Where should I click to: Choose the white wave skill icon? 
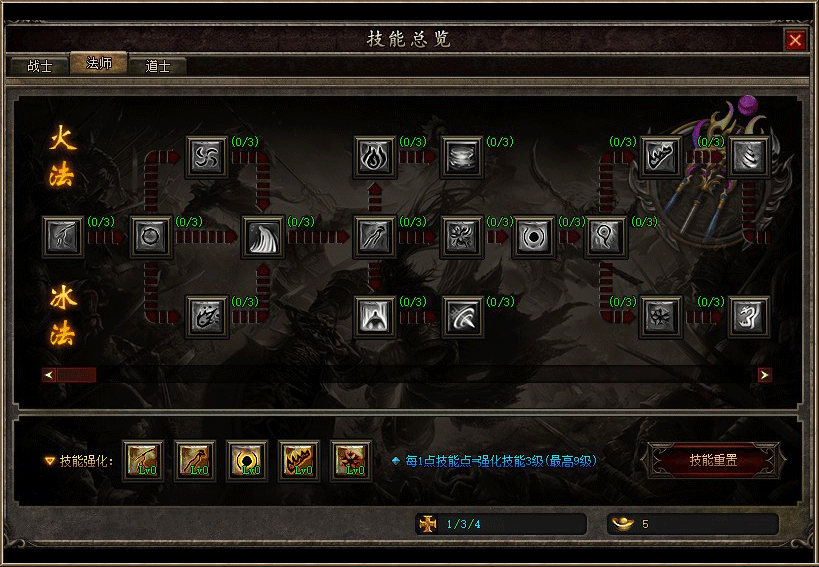[x=264, y=237]
